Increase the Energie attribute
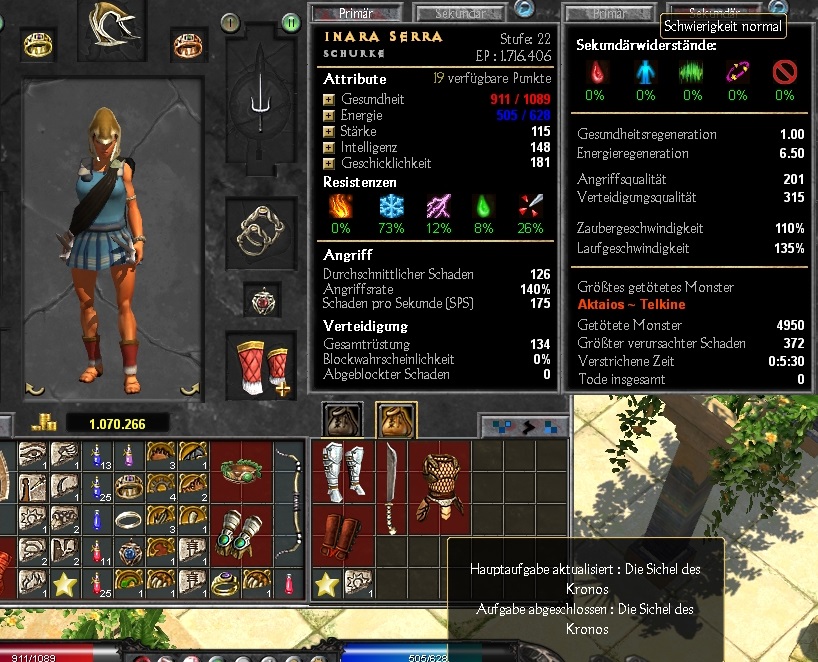This screenshot has height=662, width=818. [x=328, y=116]
